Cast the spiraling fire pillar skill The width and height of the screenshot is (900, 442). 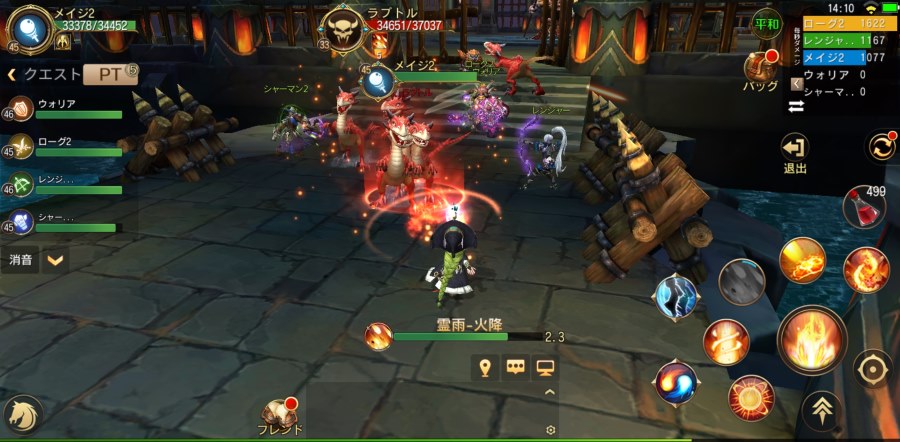click(725, 343)
